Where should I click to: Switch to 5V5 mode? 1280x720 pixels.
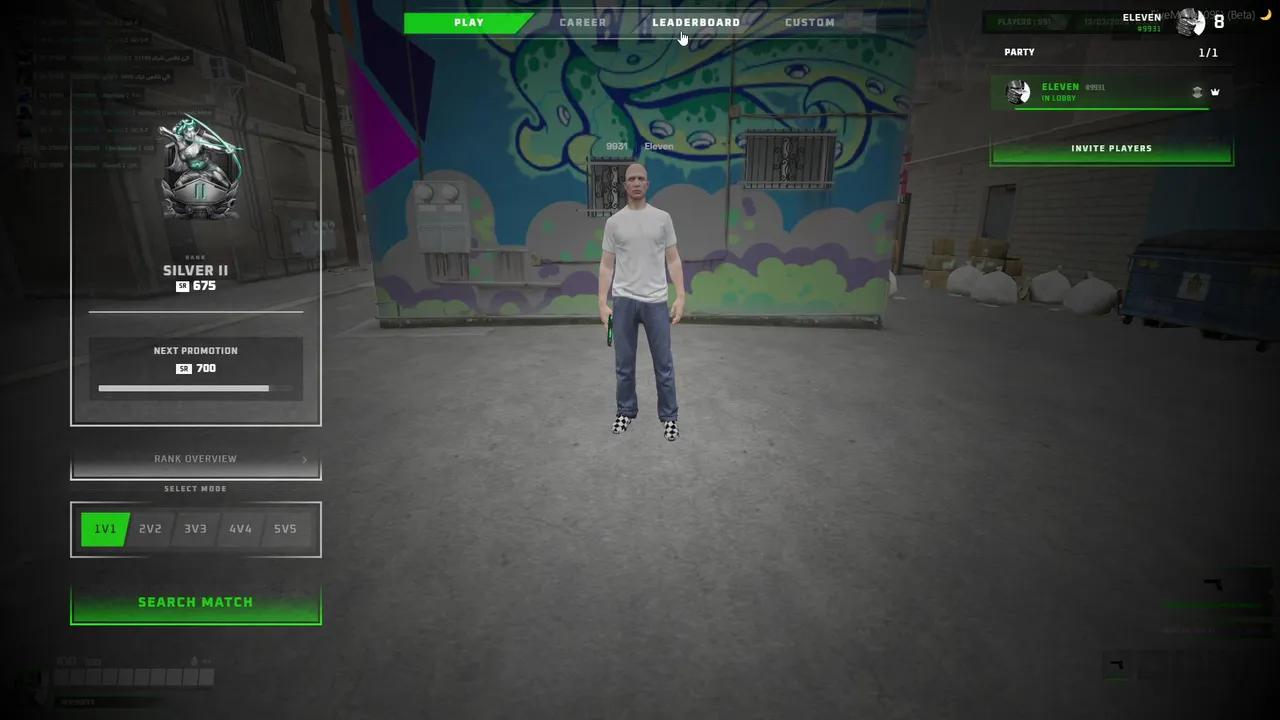tap(285, 528)
